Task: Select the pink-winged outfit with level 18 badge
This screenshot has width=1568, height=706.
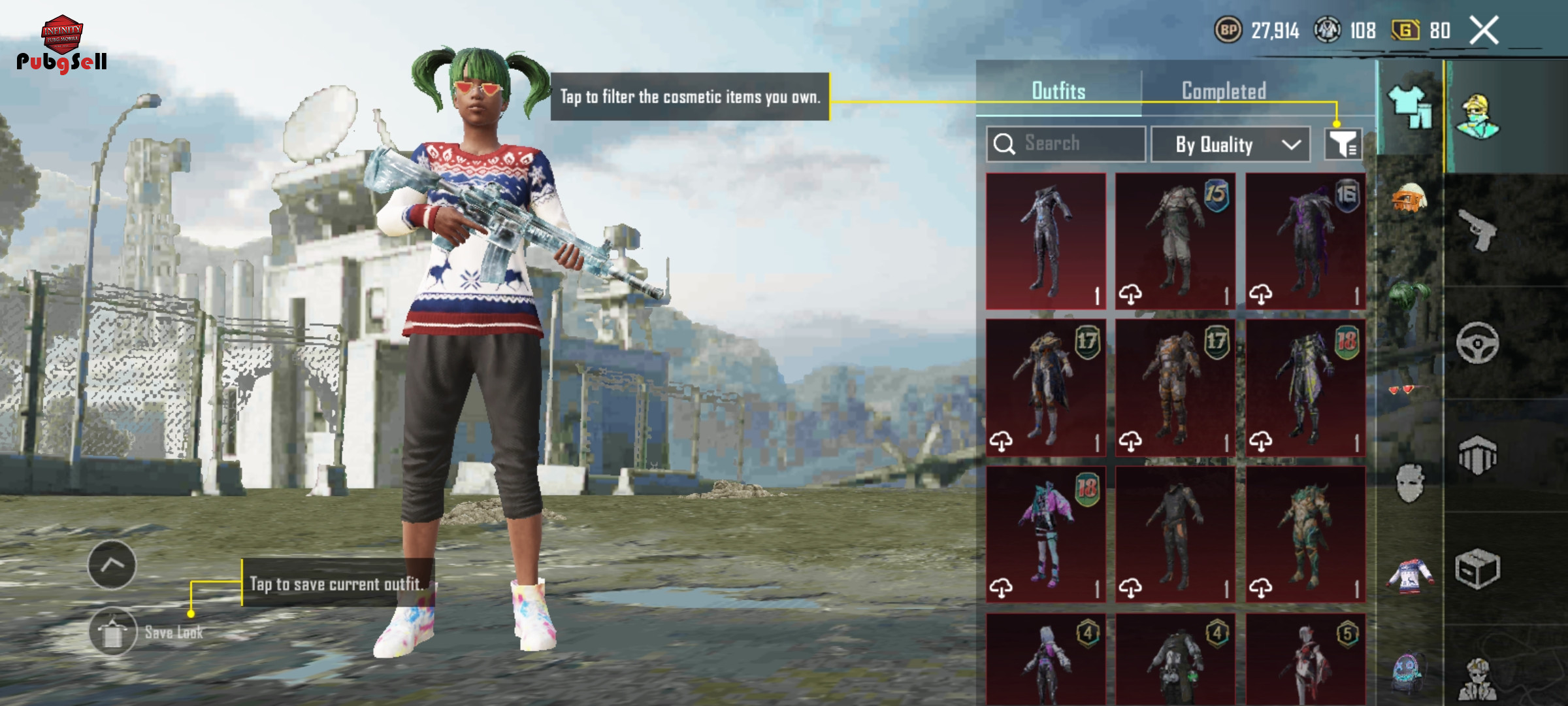Action: pyautogui.click(x=1045, y=534)
